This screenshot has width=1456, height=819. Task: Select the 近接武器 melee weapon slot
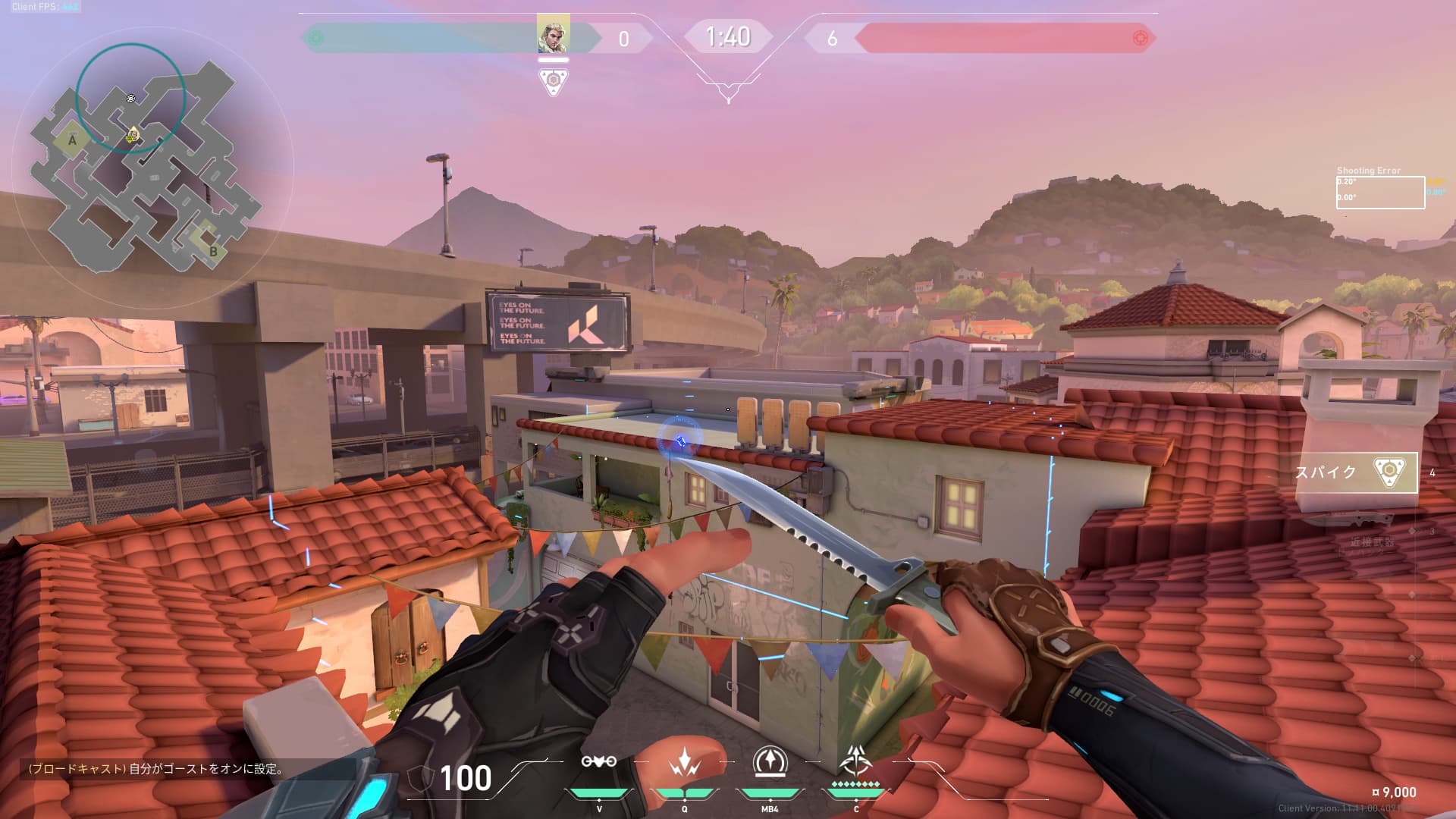1361,531
